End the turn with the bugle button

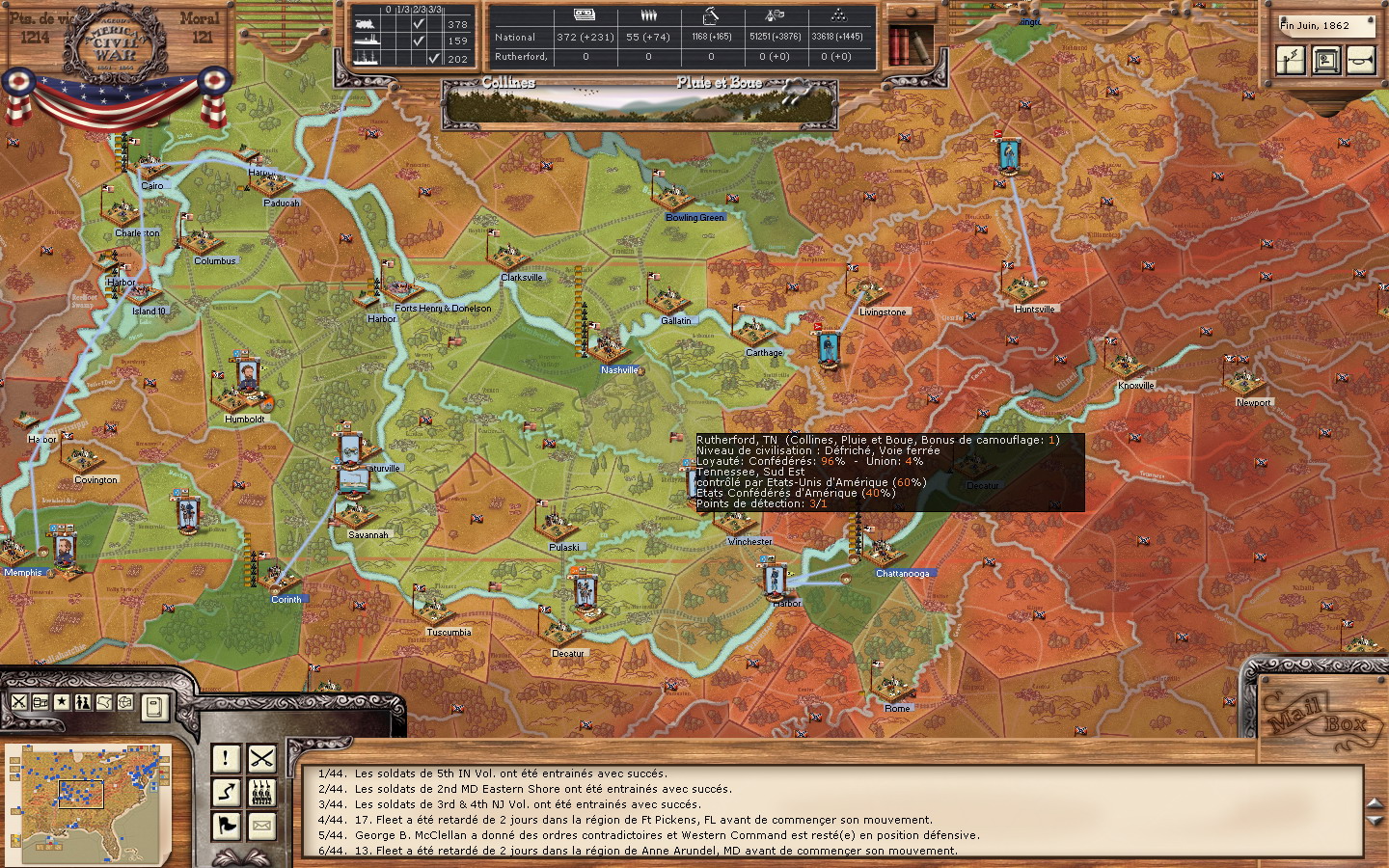1361,61
